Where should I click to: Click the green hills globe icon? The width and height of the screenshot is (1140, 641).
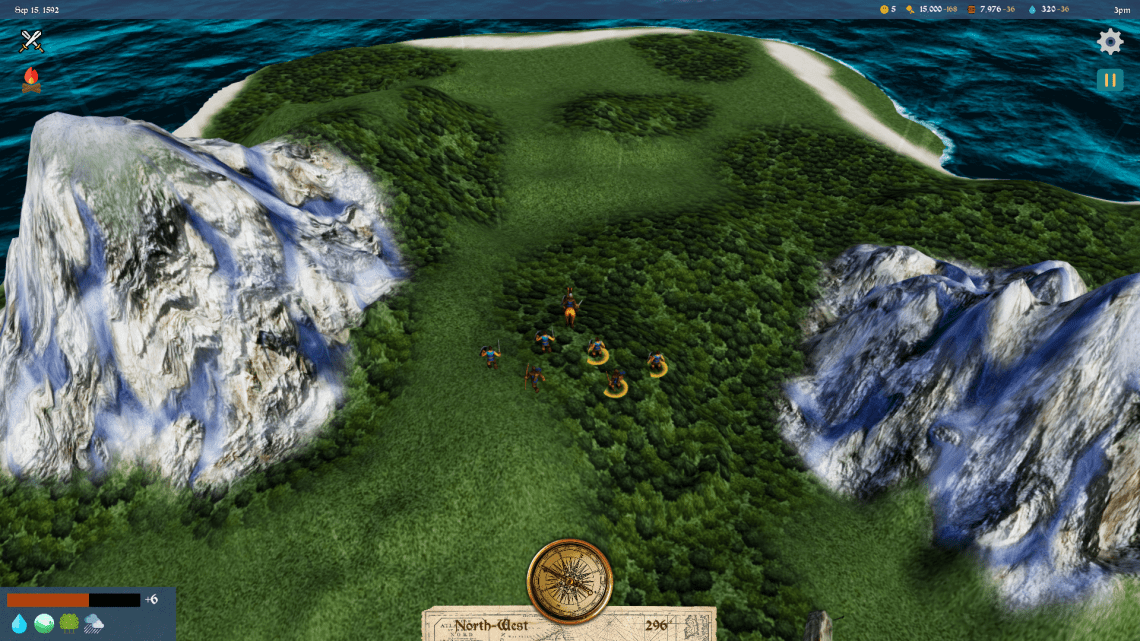(x=44, y=624)
